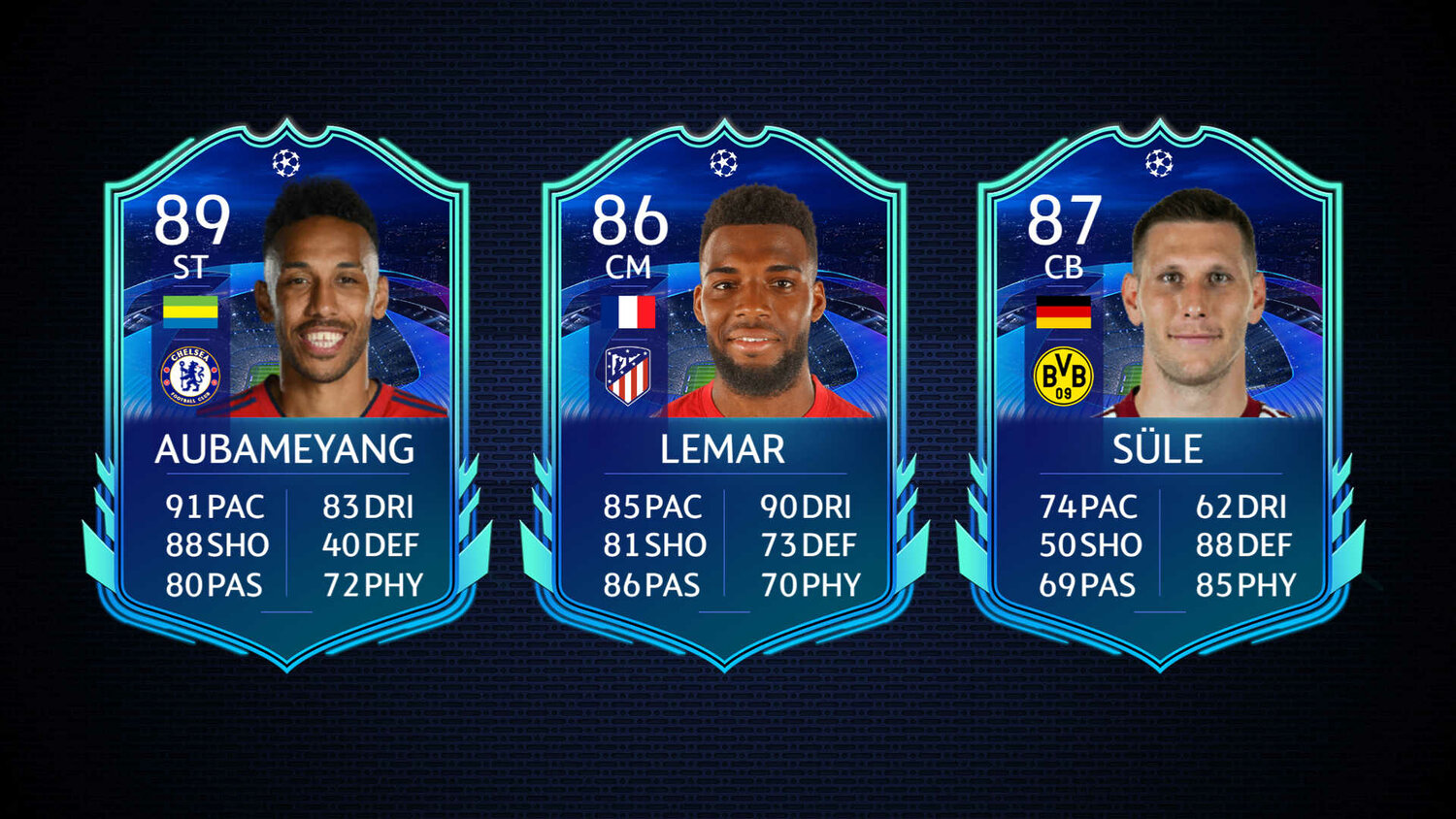Click the 91 PAC stat on Aubameyang's card

click(215, 507)
